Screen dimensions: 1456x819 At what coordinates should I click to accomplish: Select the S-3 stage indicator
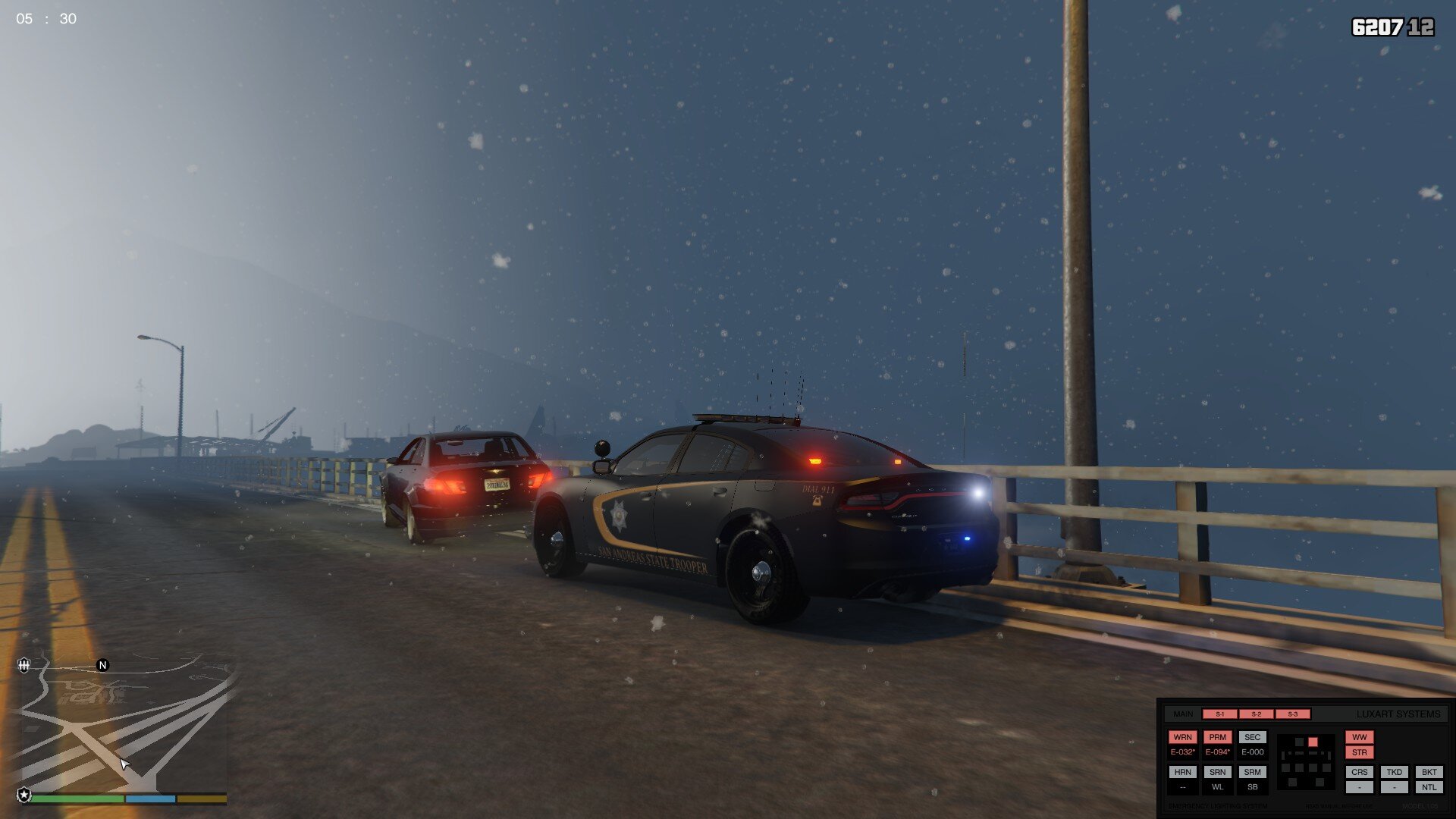(1292, 714)
